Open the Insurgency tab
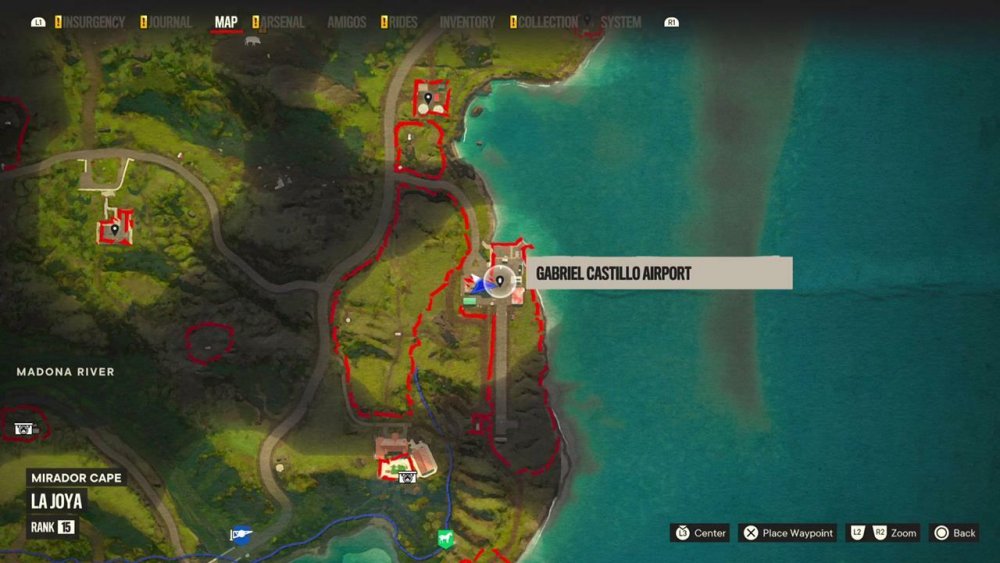The width and height of the screenshot is (1000, 563). pos(94,22)
